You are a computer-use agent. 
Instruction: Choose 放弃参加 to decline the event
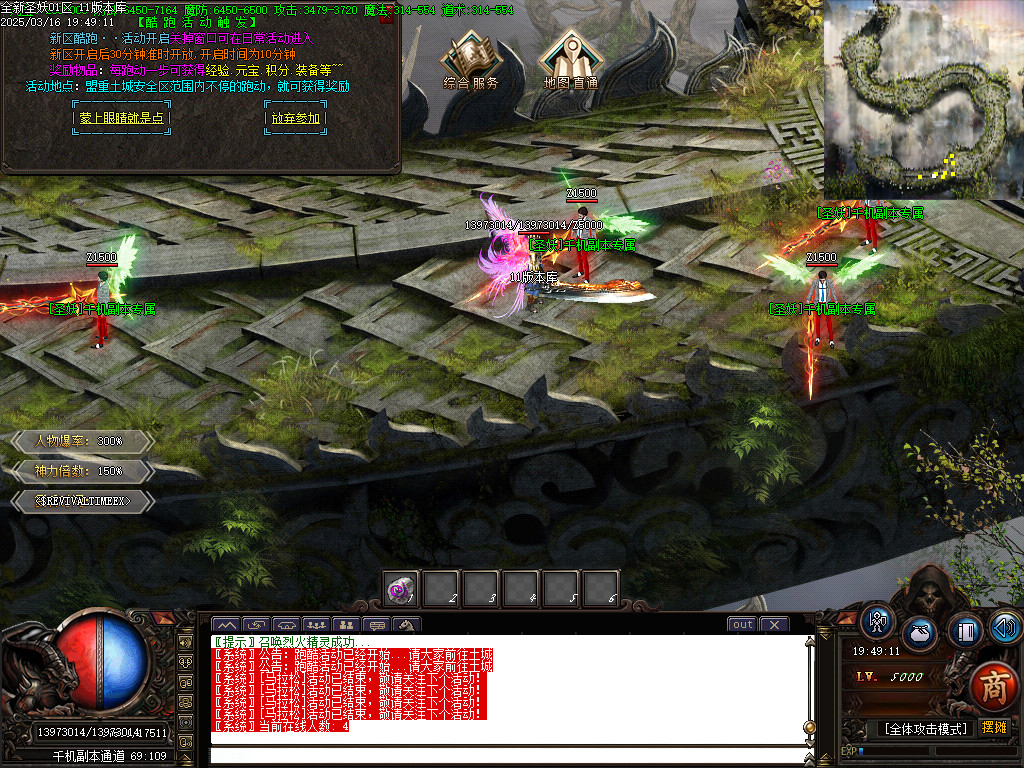[295, 118]
